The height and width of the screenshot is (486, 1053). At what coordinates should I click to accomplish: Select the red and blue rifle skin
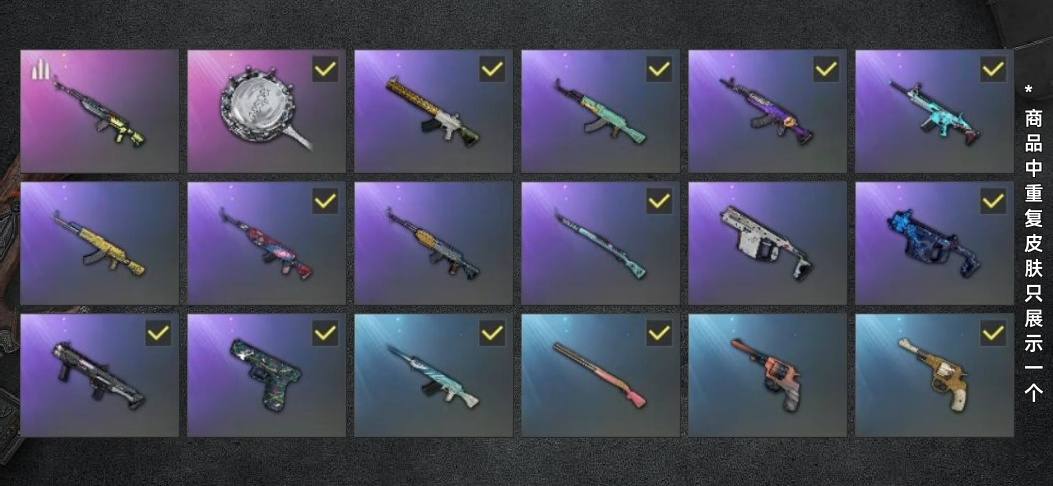[266, 243]
